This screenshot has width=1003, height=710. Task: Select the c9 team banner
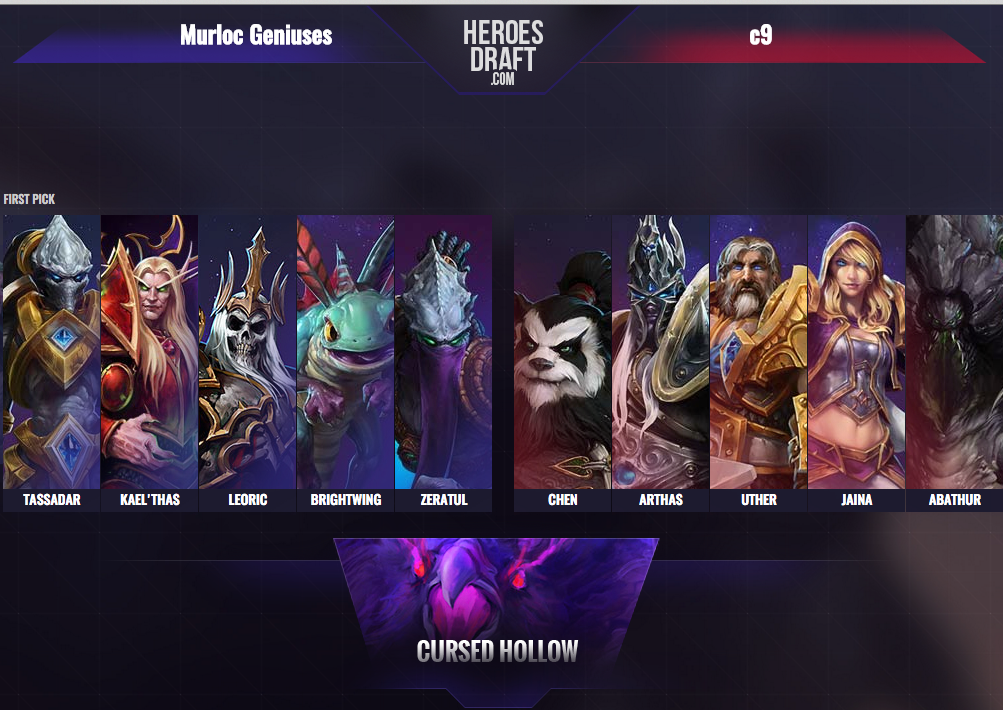[761, 37]
